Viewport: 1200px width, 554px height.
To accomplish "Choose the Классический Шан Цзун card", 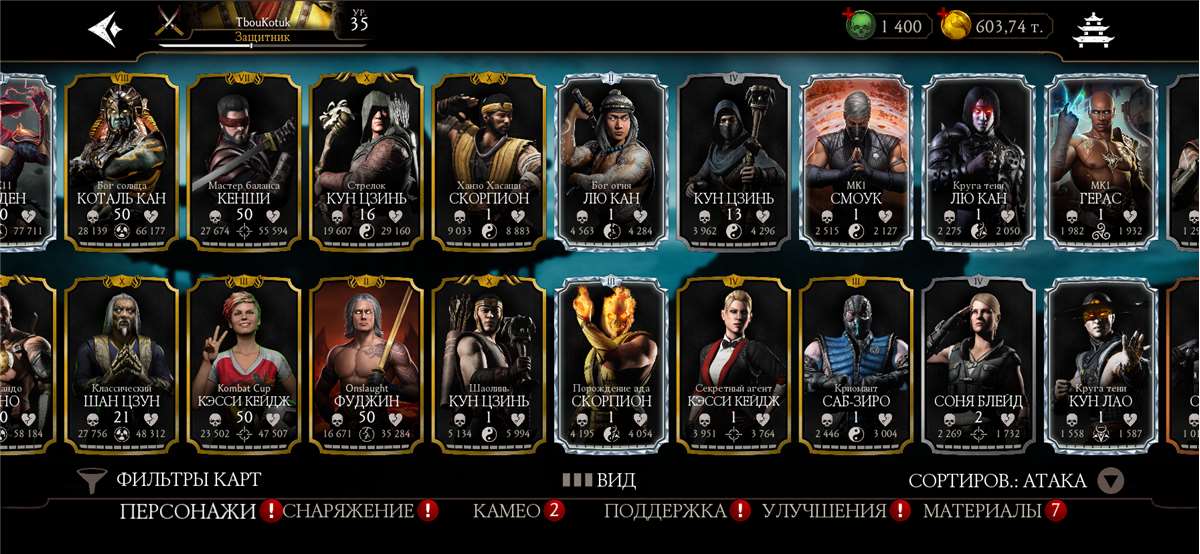I will click(x=122, y=365).
